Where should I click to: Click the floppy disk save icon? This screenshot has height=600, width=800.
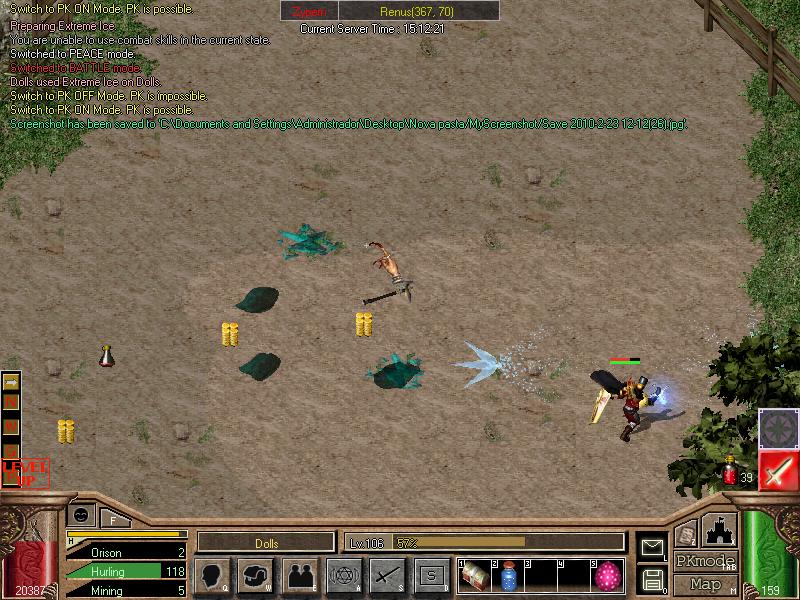point(652,578)
